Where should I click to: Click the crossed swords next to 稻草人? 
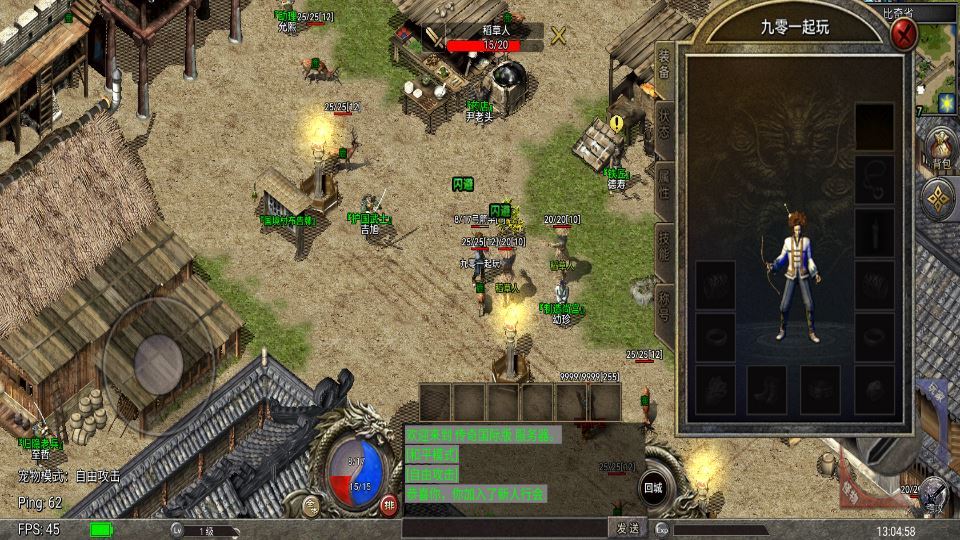[x=558, y=36]
